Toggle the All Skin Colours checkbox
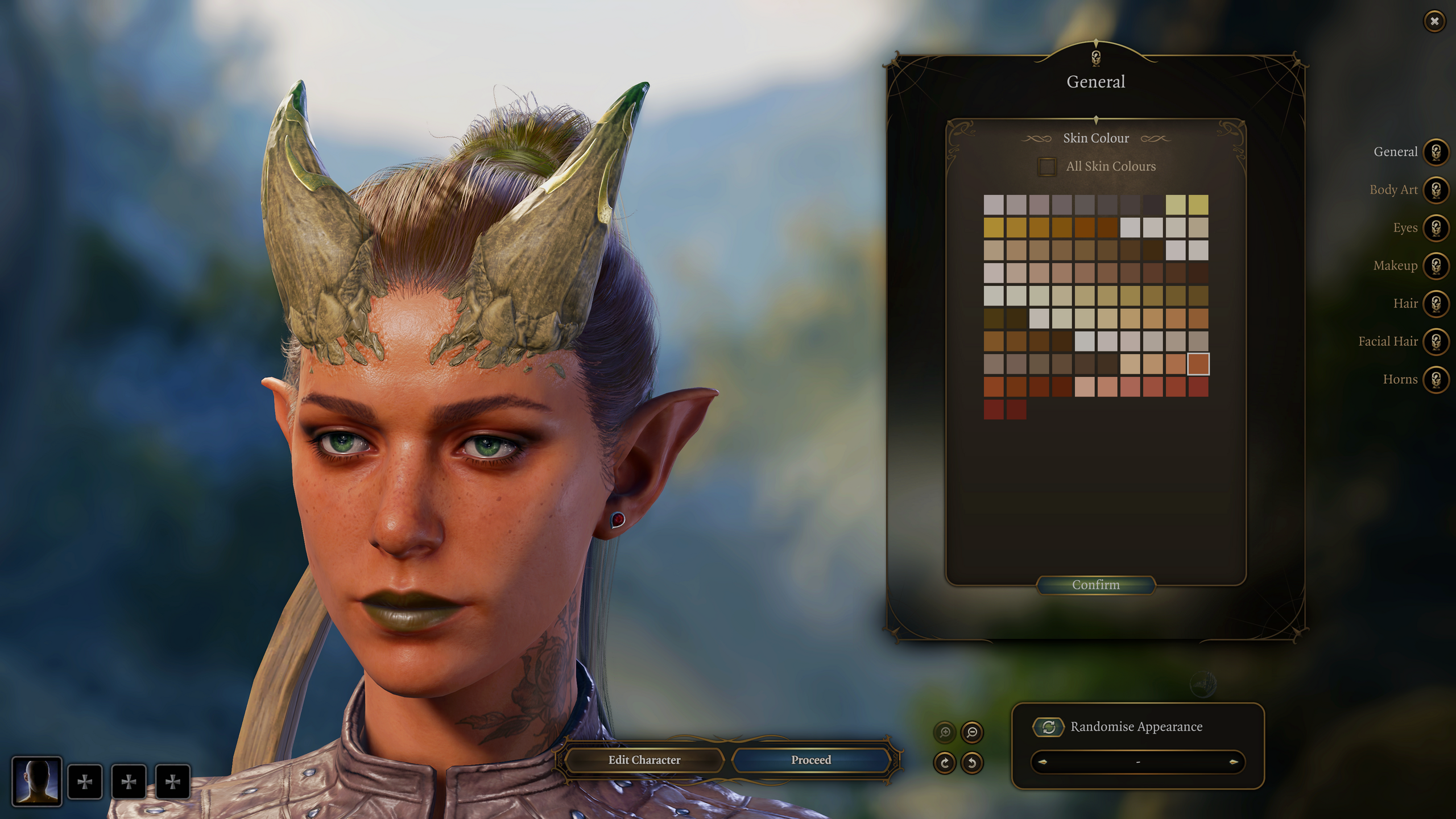 pos(1047,167)
